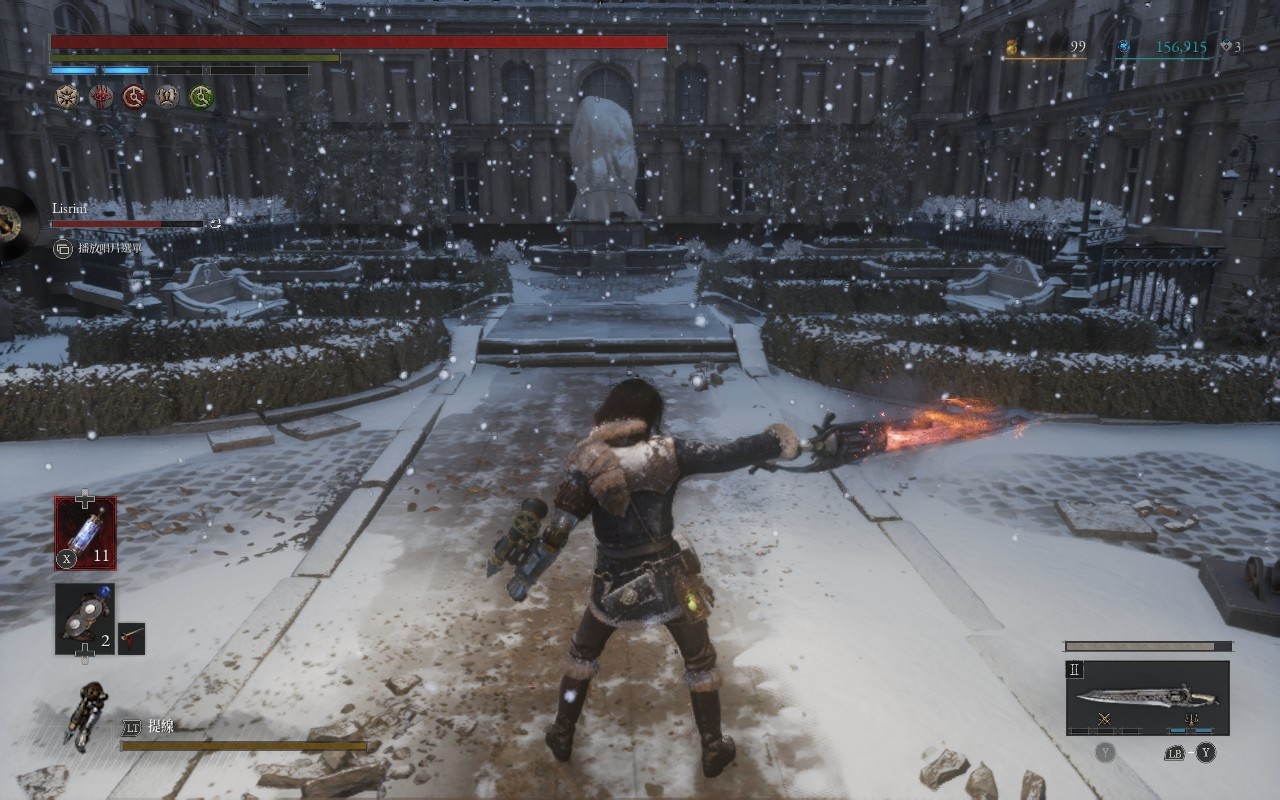
Task: Click the gold bag icon beside 99
Action: 1011,47
